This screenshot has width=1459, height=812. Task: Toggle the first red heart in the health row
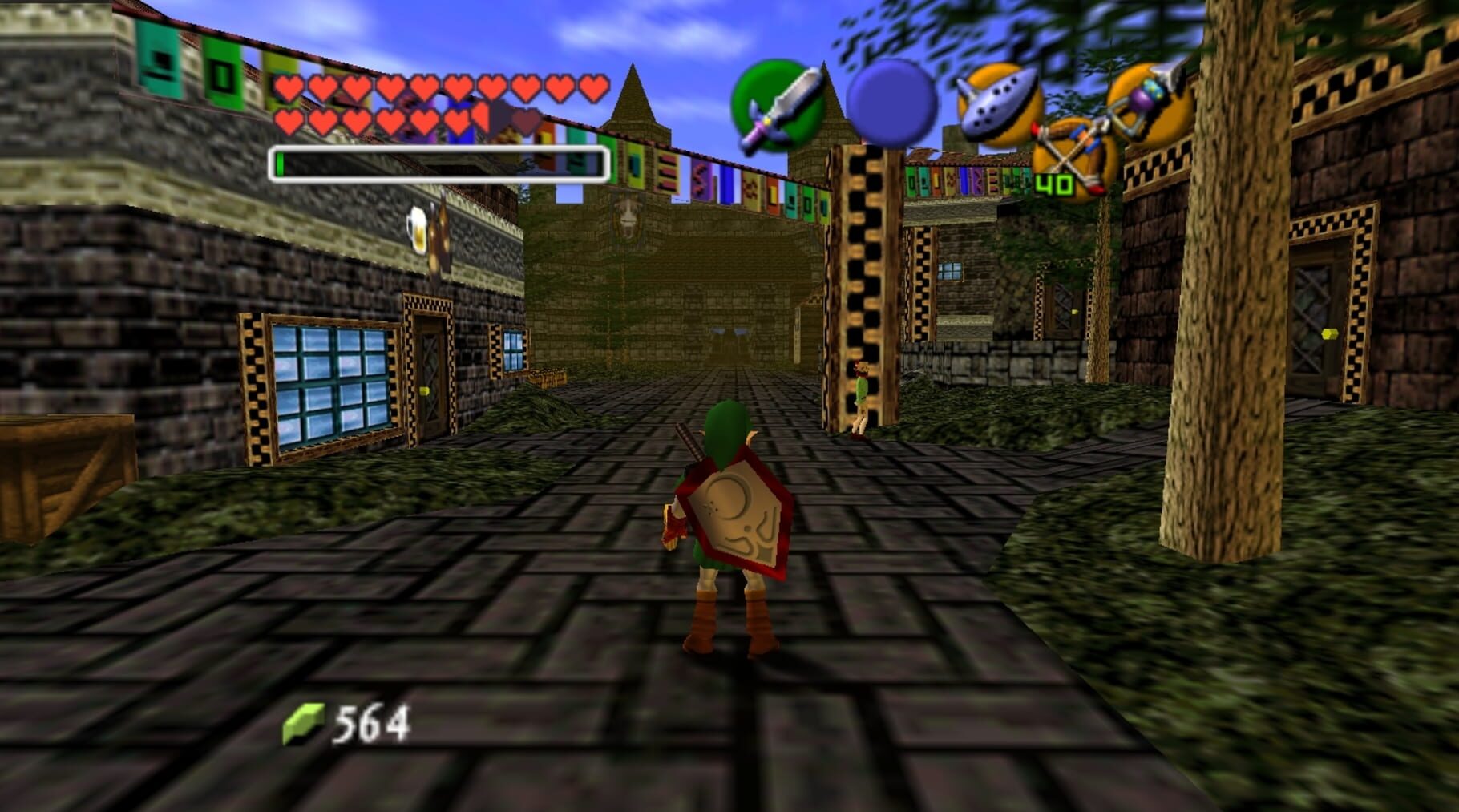click(x=289, y=88)
